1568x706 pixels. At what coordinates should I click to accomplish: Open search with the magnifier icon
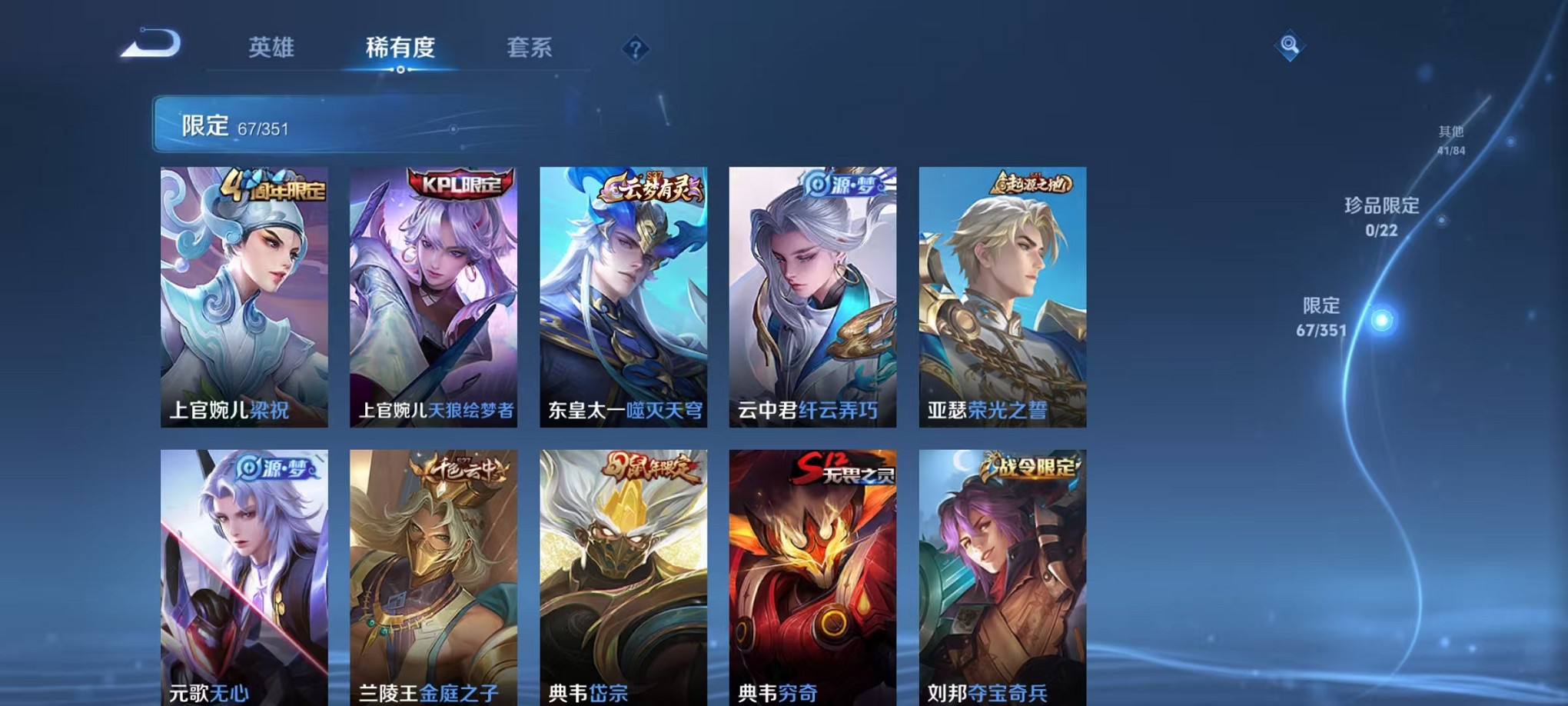coord(1290,44)
